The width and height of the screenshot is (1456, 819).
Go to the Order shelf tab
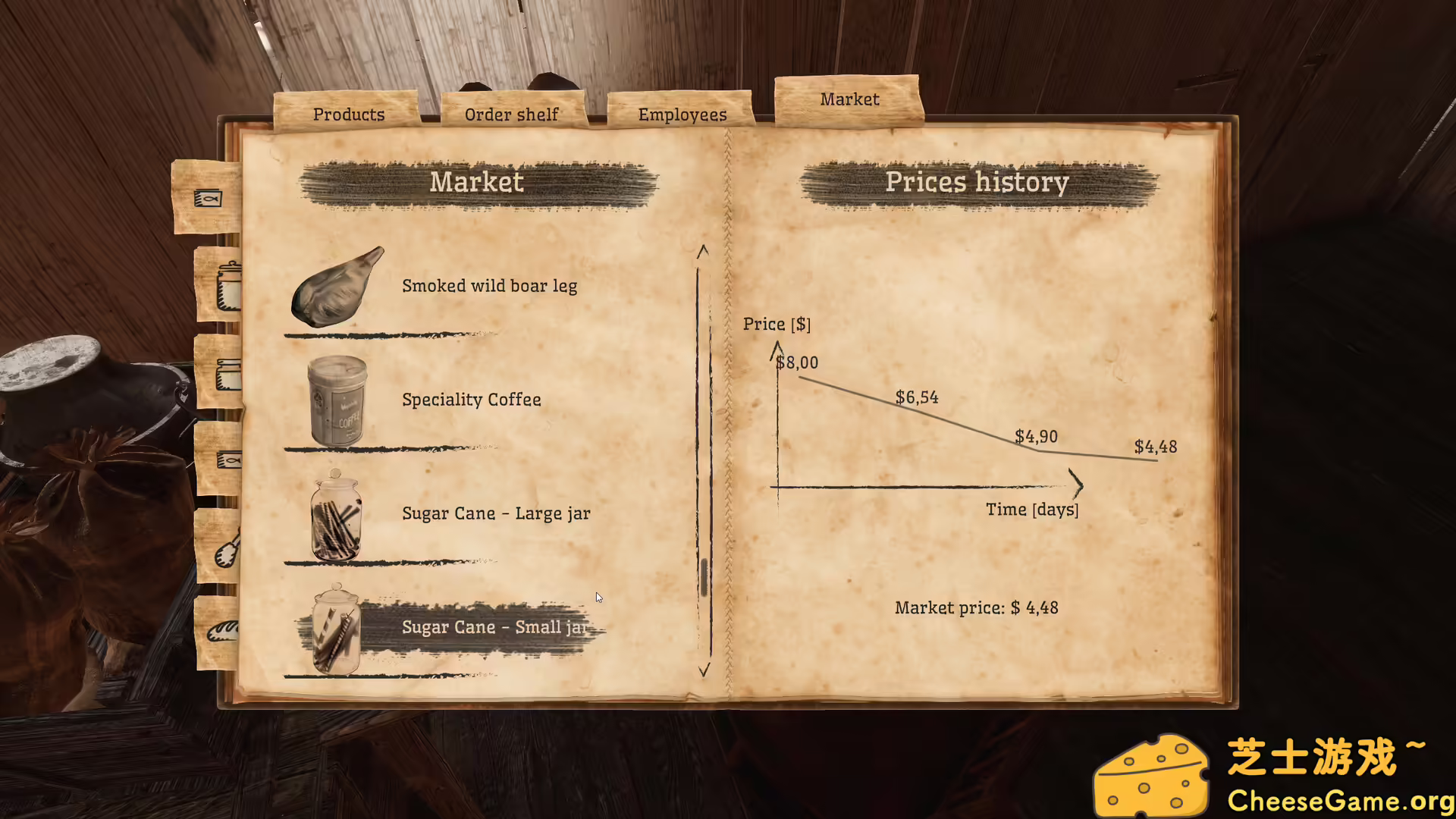[511, 114]
